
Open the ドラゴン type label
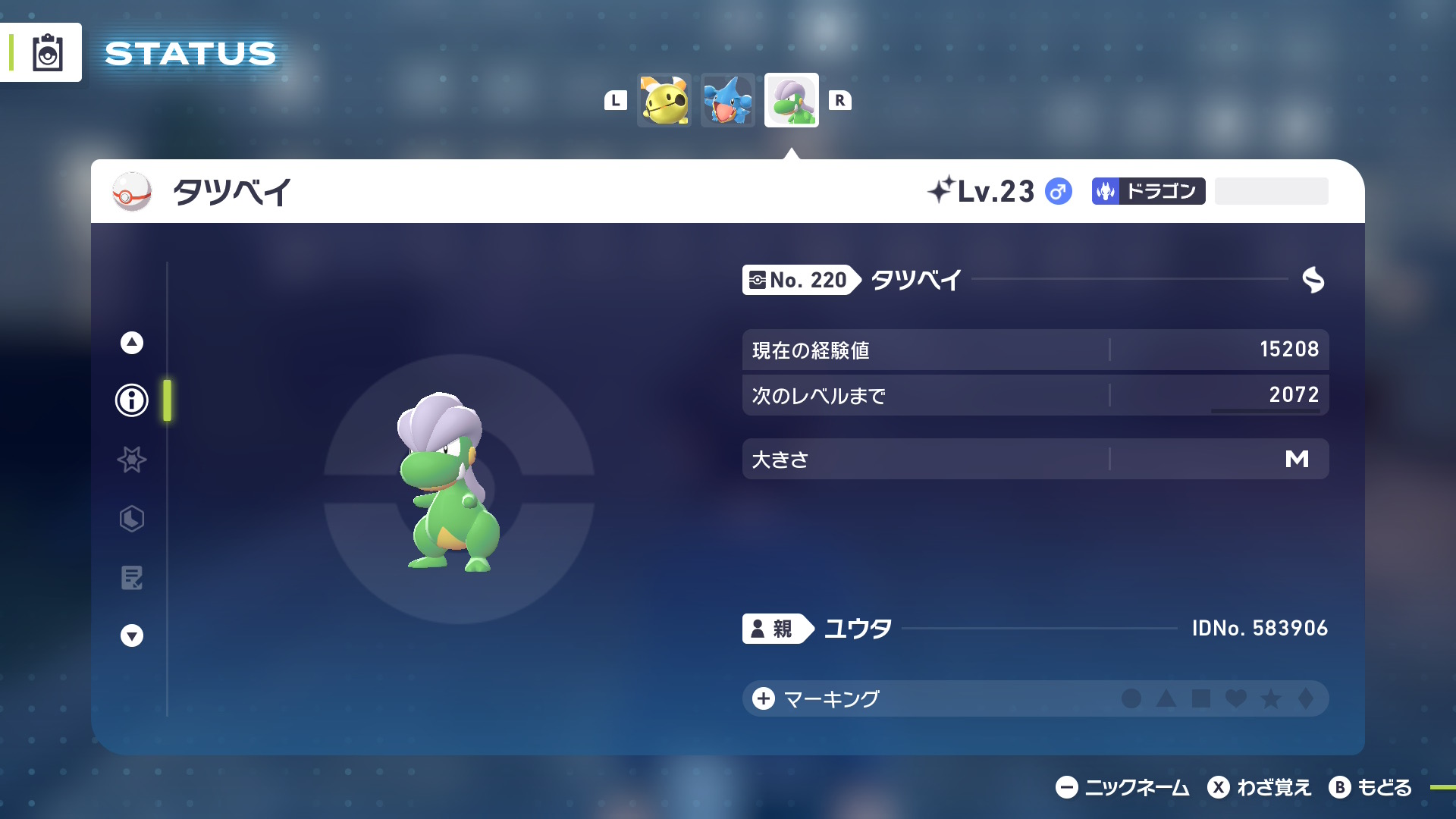1147,191
